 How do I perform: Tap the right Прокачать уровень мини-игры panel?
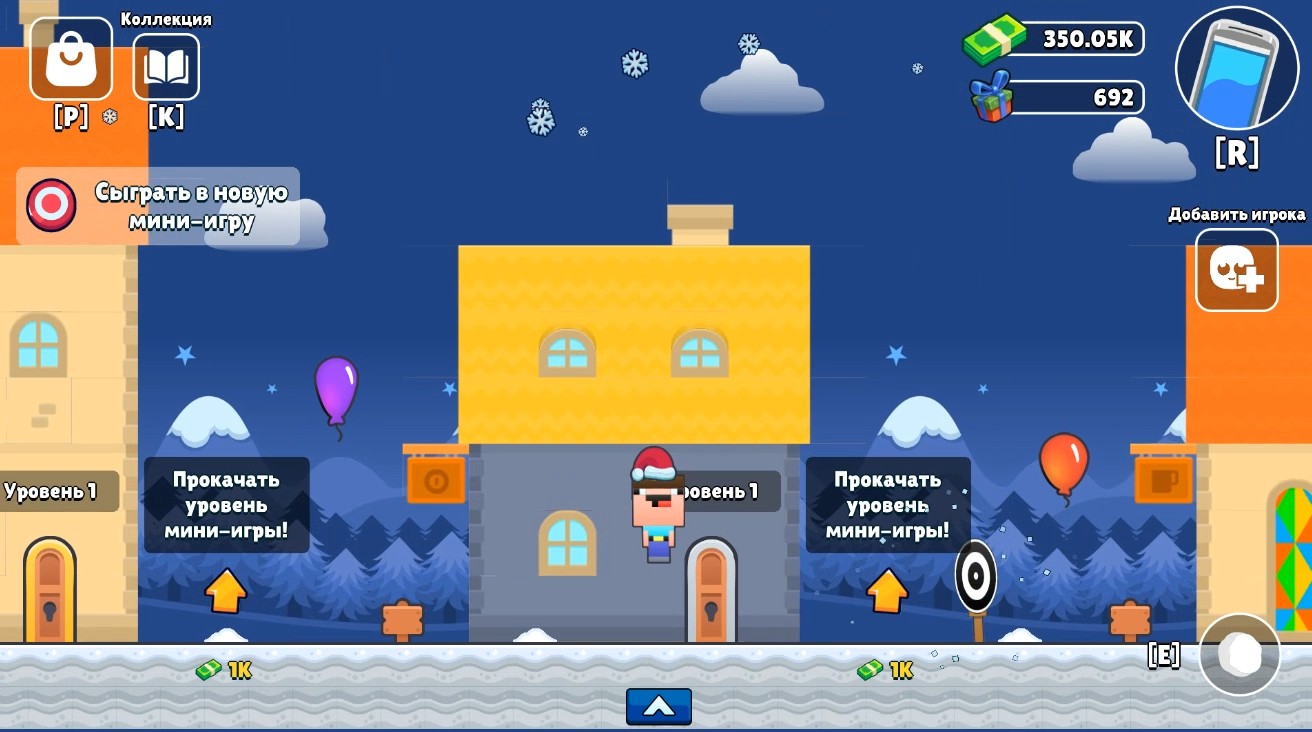click(888, 504)
